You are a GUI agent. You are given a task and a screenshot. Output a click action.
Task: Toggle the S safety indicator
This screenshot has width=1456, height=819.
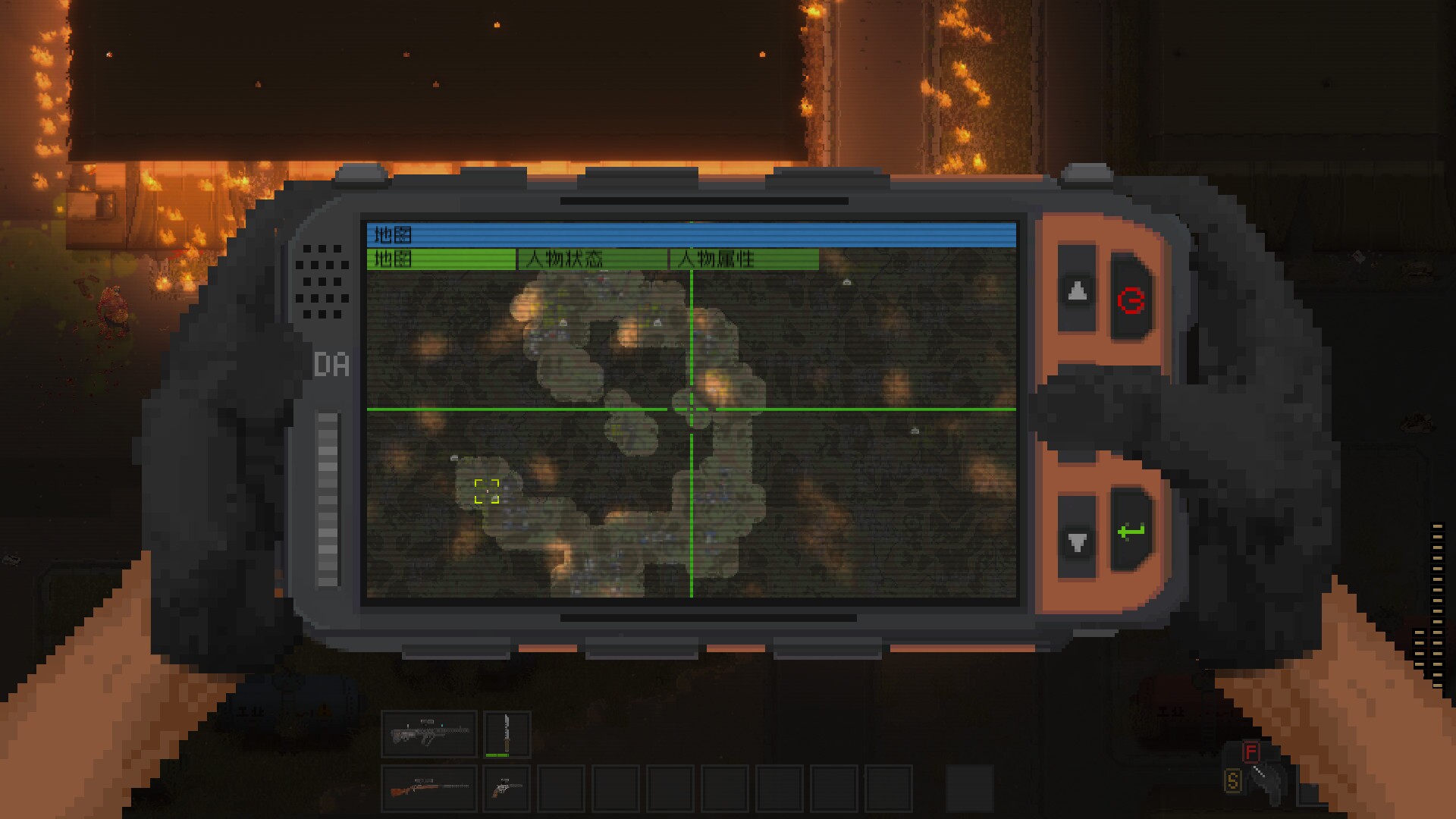(x=1233, y=780)
